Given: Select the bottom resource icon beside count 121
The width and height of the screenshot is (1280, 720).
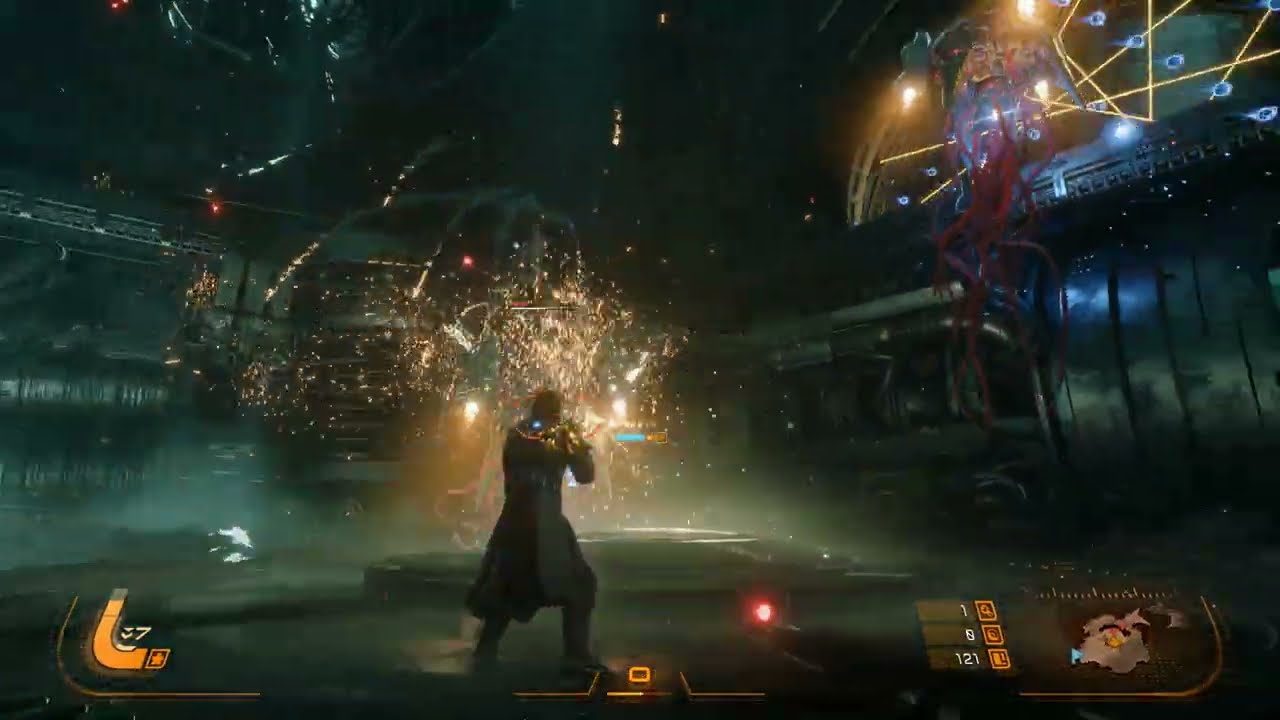Looking at the screenshot, I should pyautogui.click(x=998, y=658).
